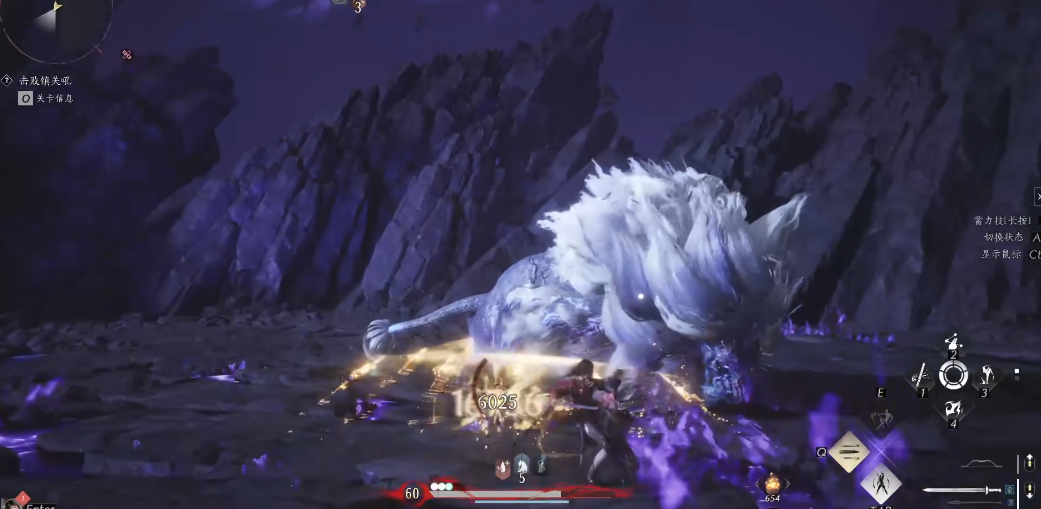Activate skill slot 3 on the right
The width and height of the screenshot is (1041, 509).
tap(986, 377)
